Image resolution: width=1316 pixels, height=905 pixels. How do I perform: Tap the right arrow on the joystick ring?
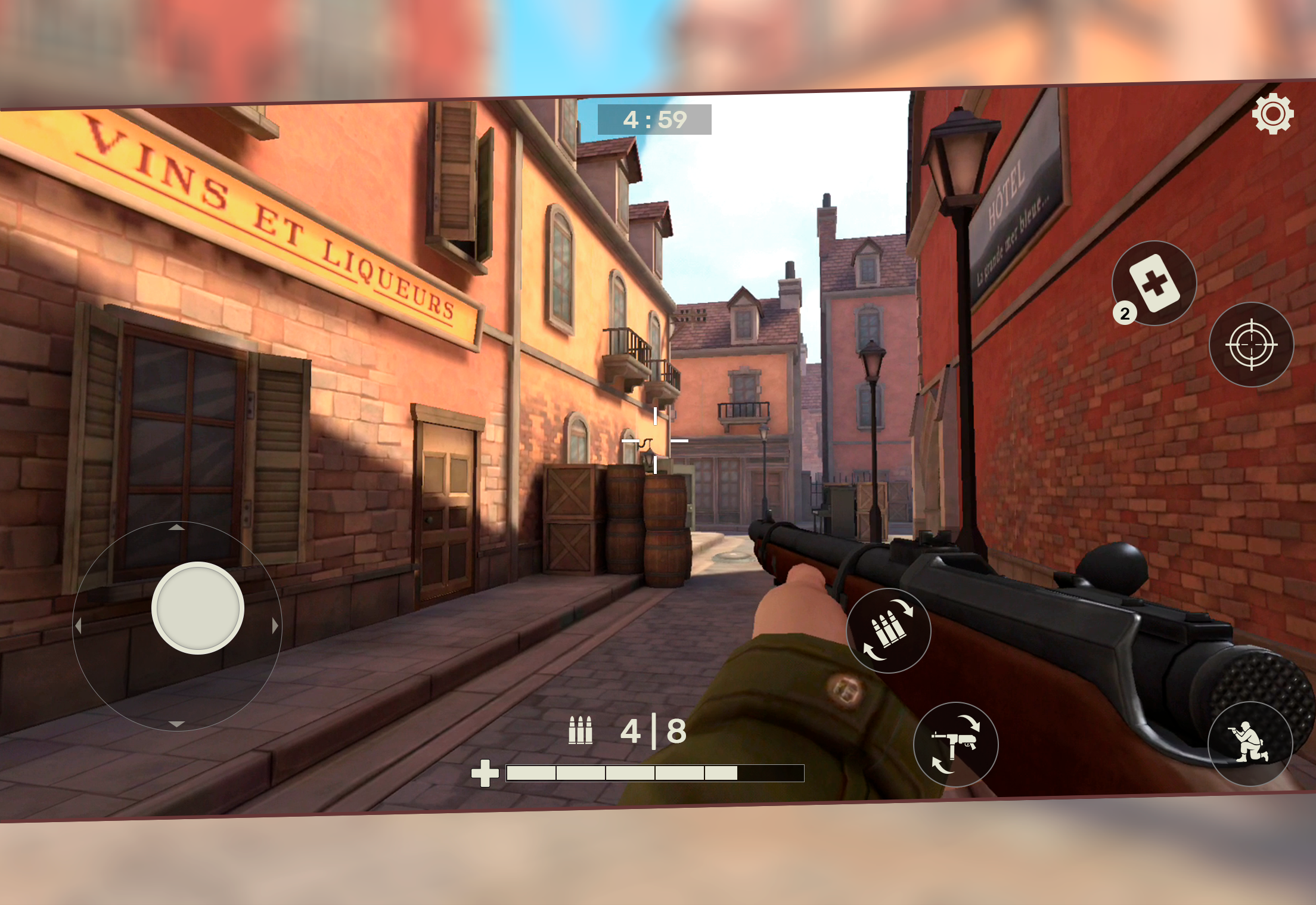tap(274, 625)
